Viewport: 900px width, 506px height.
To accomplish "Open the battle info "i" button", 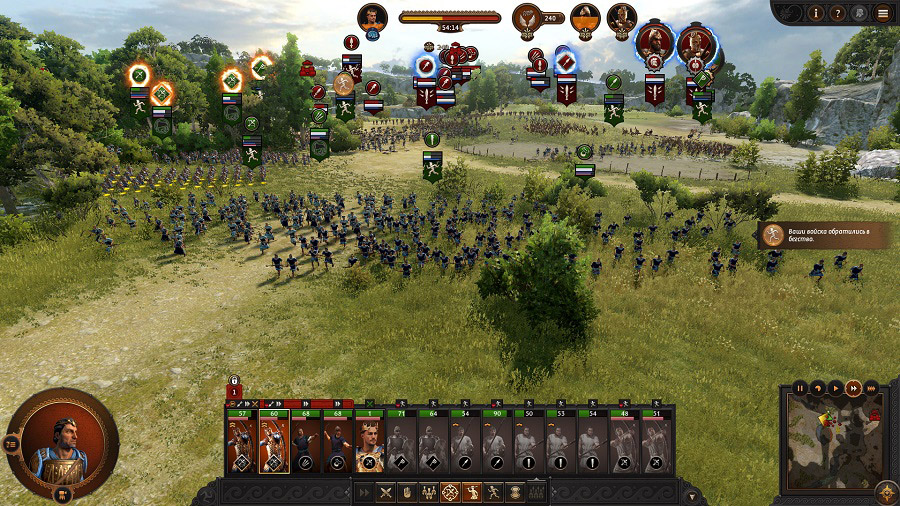I will (x=816, y=13).
